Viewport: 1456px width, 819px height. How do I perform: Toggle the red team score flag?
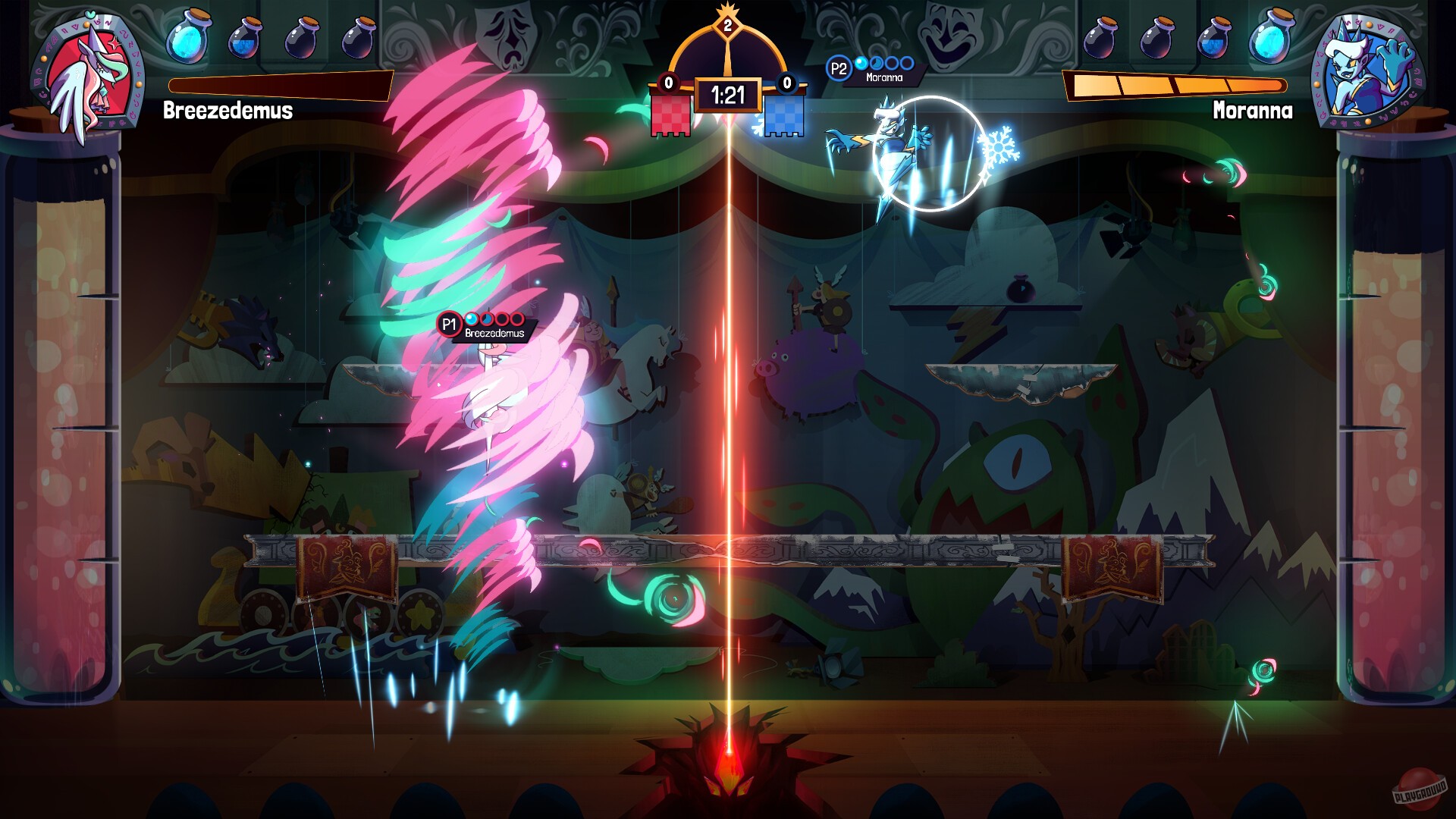(672, 114)
